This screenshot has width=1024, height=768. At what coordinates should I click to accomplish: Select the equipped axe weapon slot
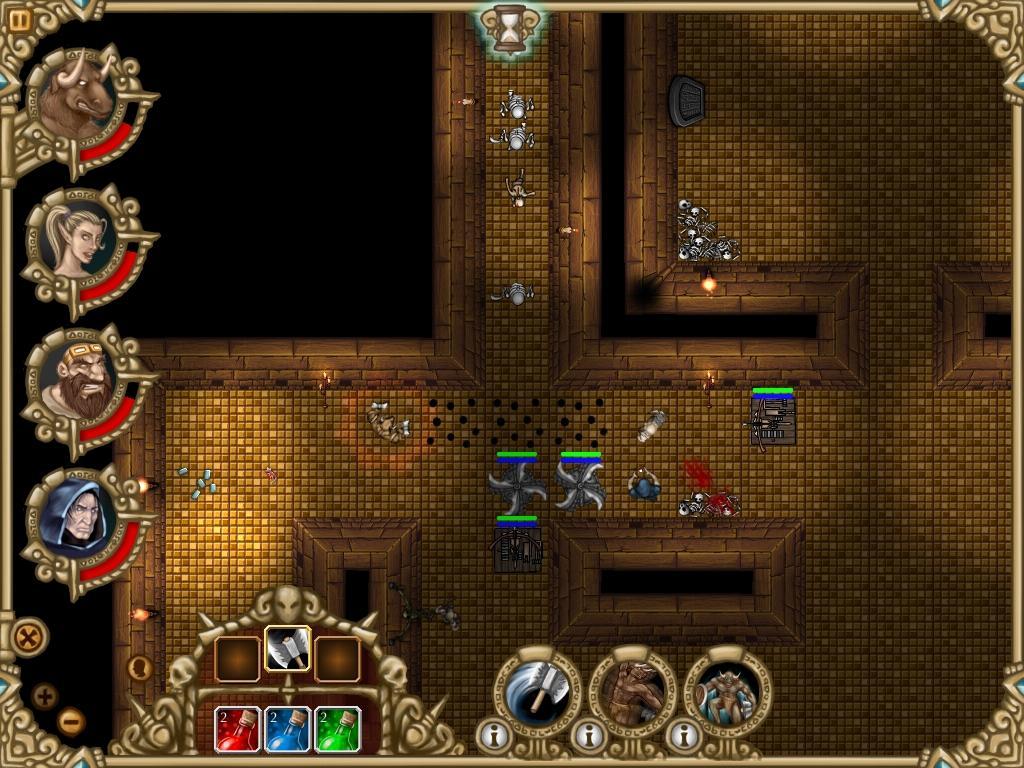(x=288, y=652)
